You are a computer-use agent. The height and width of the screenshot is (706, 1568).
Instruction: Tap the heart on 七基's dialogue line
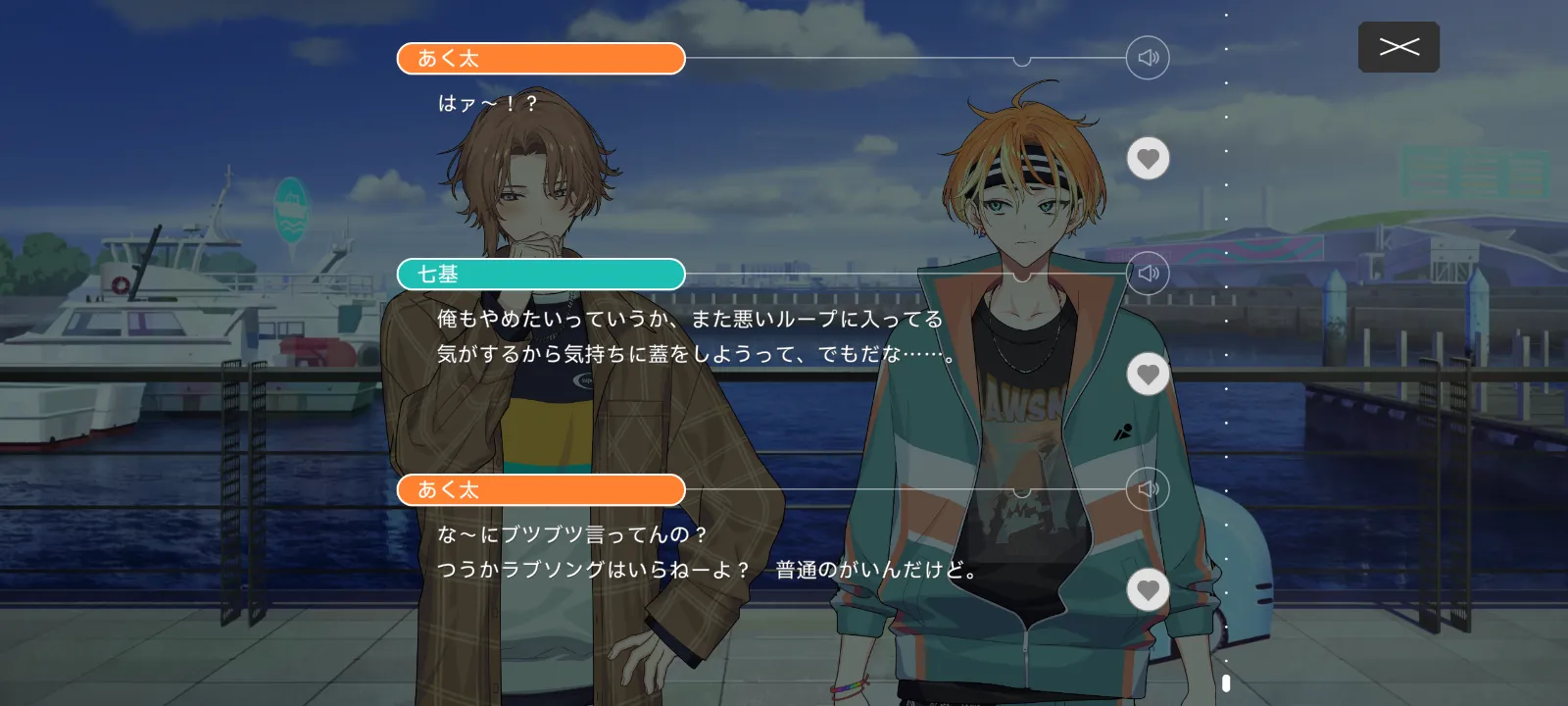point(1148,375)
